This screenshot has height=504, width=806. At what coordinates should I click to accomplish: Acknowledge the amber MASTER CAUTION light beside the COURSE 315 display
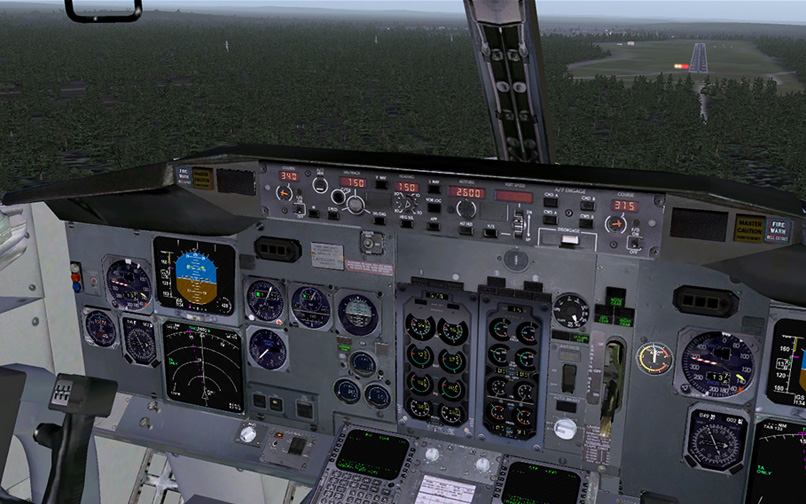tap(749, 228)
